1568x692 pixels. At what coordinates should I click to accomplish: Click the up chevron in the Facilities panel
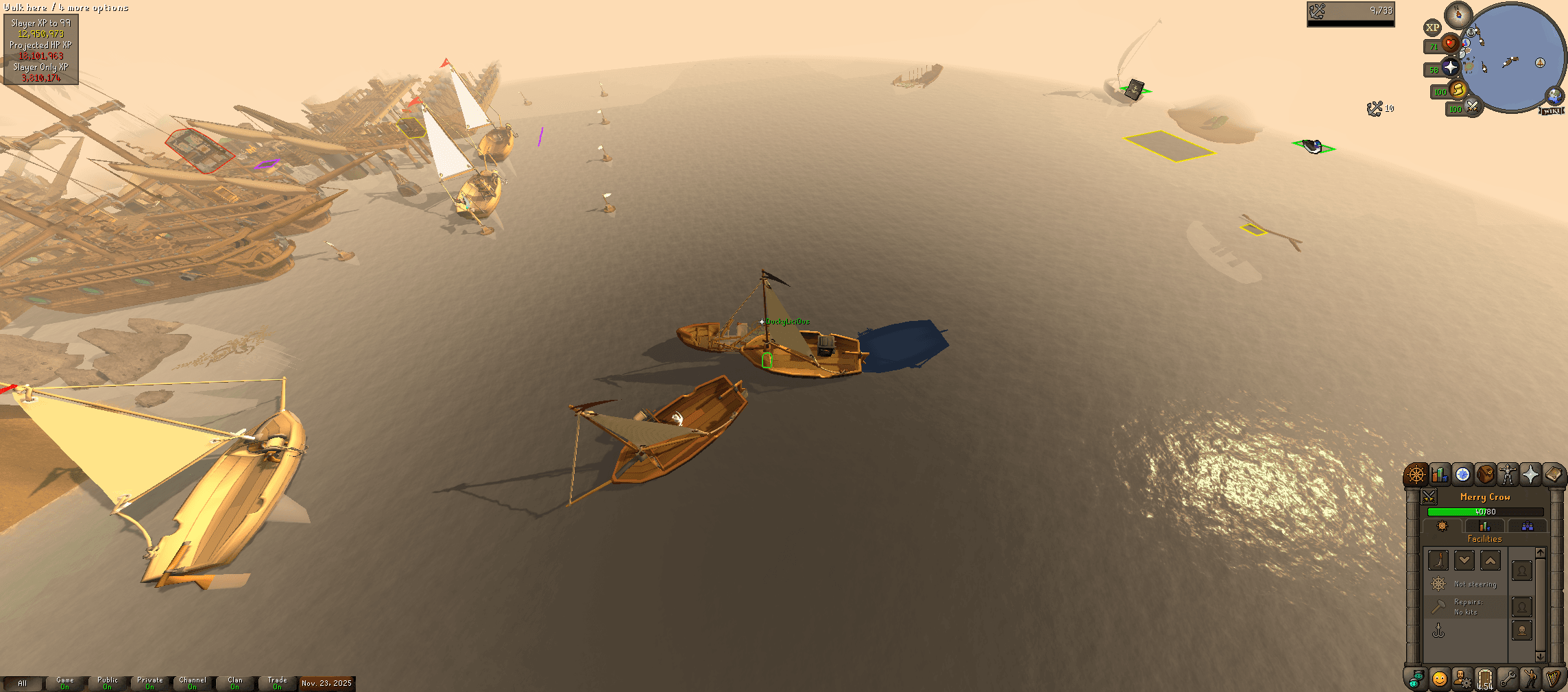click(x=1490, y=560)
